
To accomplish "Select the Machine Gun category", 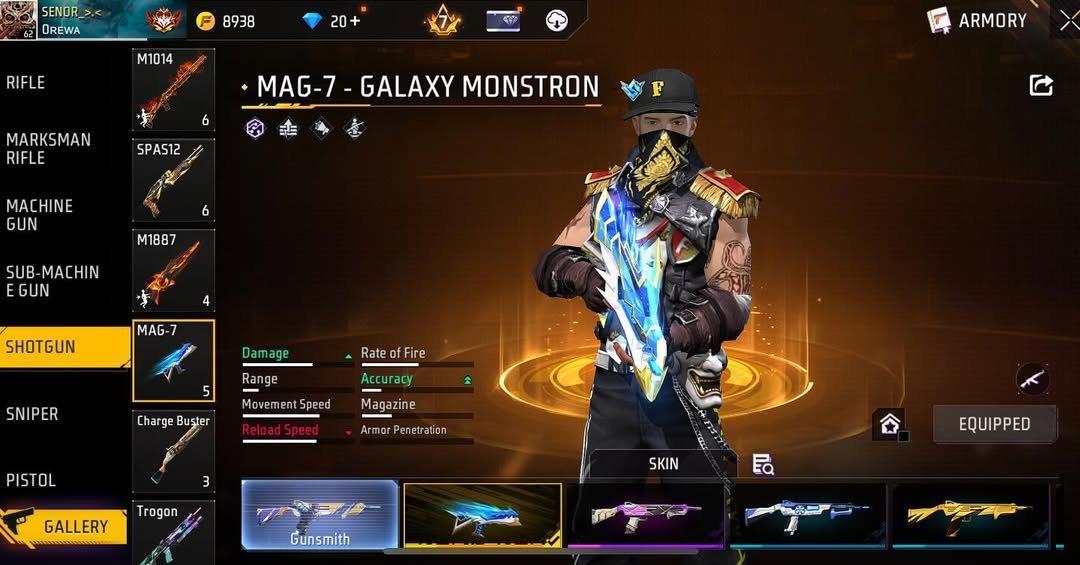I will [x=40, y=215].
